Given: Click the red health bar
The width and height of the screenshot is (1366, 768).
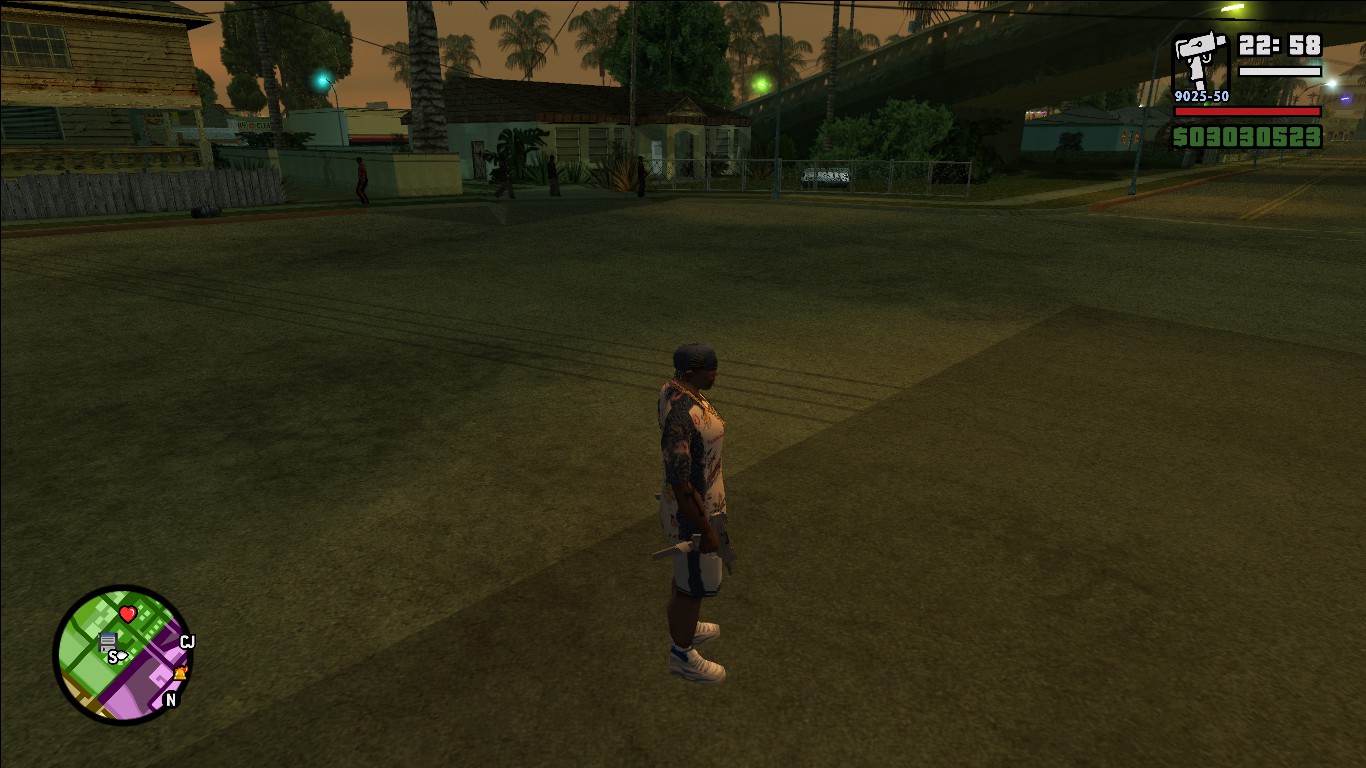Looking at the screenshot, I should 1247,113.
